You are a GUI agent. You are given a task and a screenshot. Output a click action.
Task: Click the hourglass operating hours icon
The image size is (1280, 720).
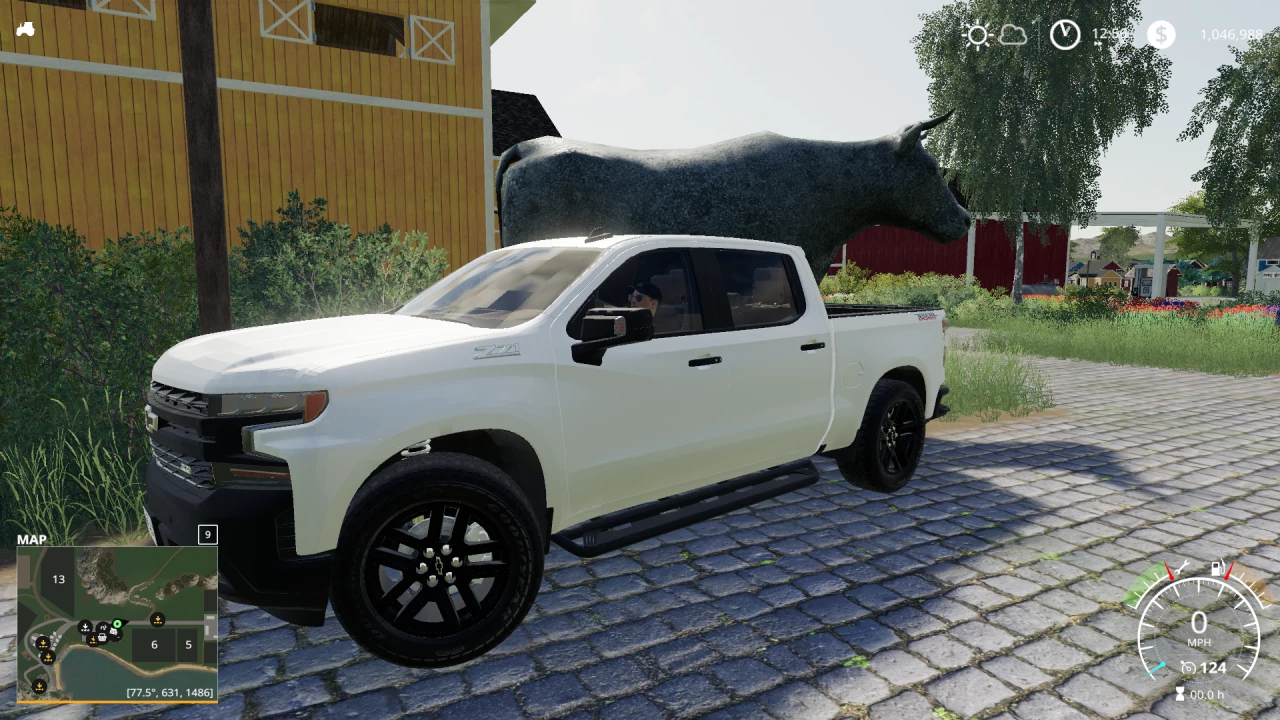tap(1179, 692)
